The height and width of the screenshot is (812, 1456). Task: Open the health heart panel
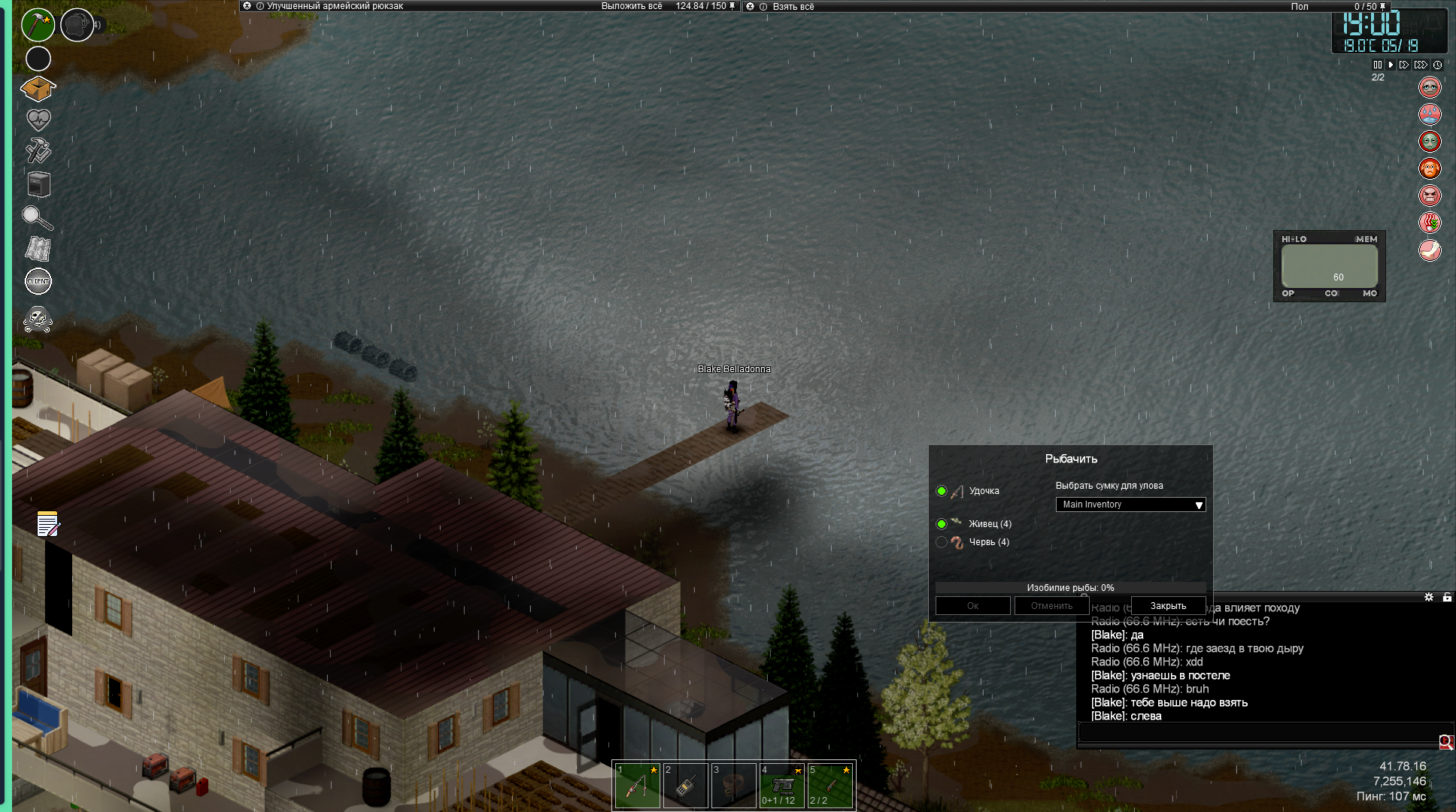[x=38, y=120]
